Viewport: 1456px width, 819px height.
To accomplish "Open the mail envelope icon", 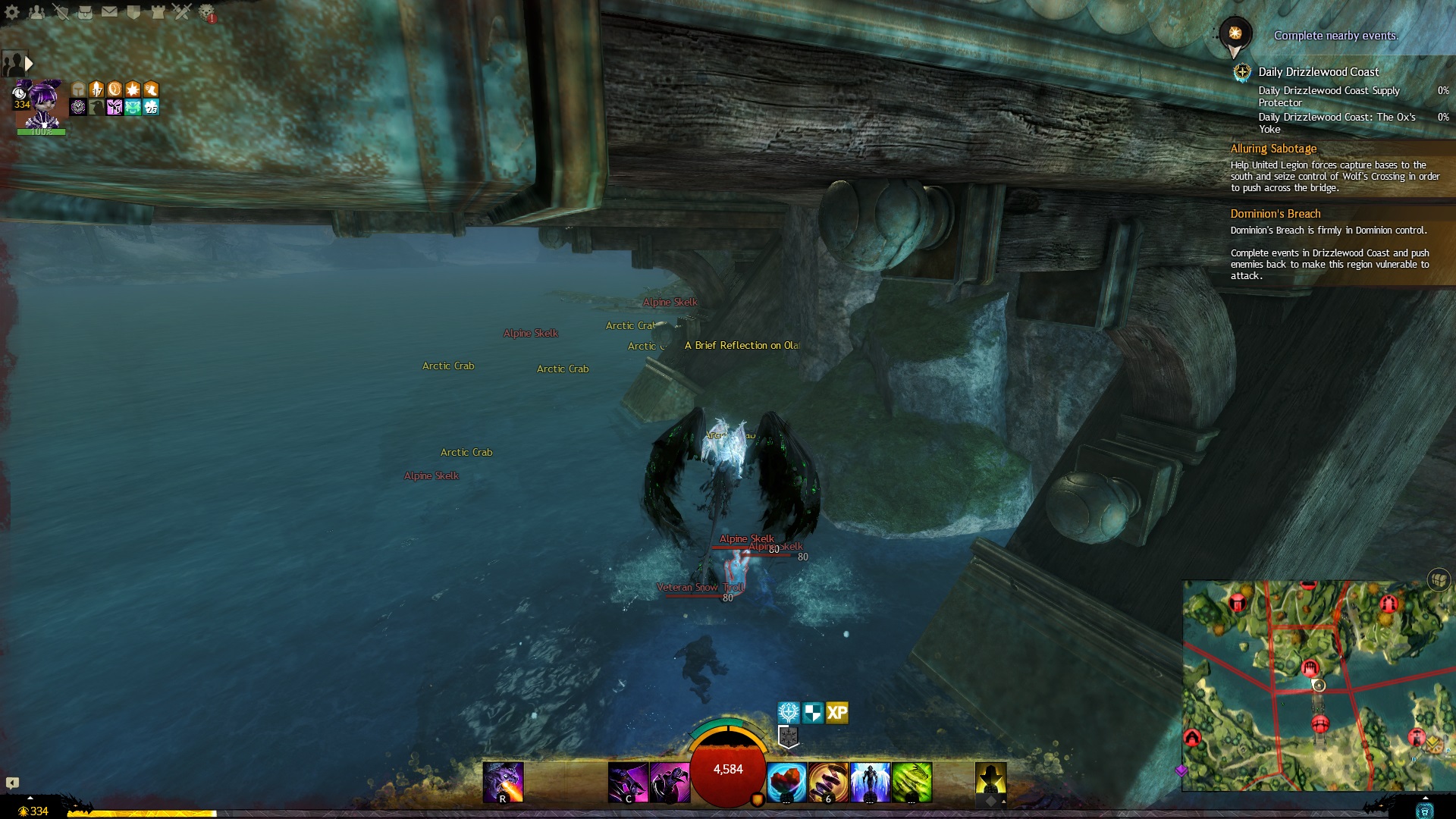I will [109, 11].
